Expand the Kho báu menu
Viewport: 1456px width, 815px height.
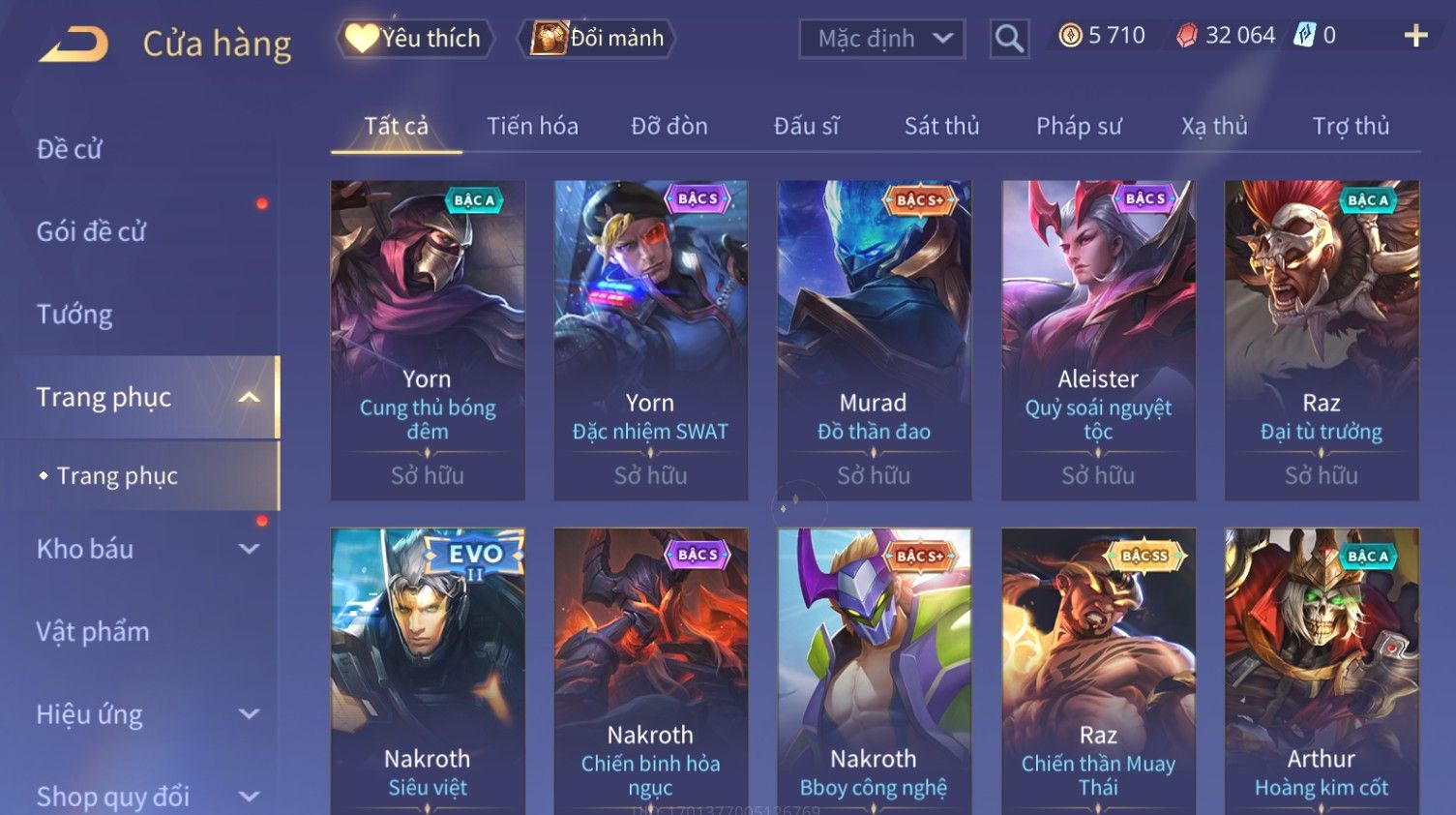[145, 549]
